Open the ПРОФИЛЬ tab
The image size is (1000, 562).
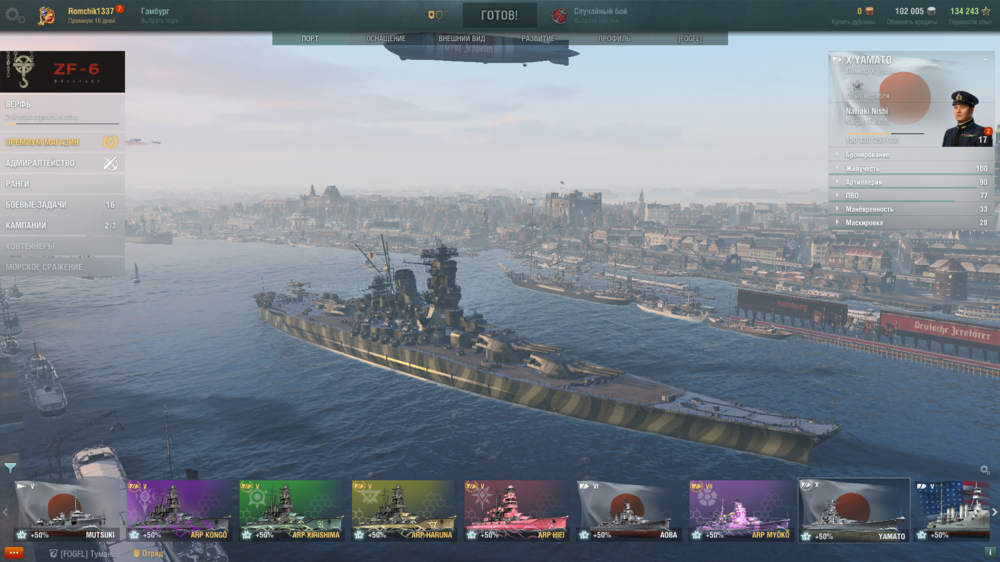[614, 39]
